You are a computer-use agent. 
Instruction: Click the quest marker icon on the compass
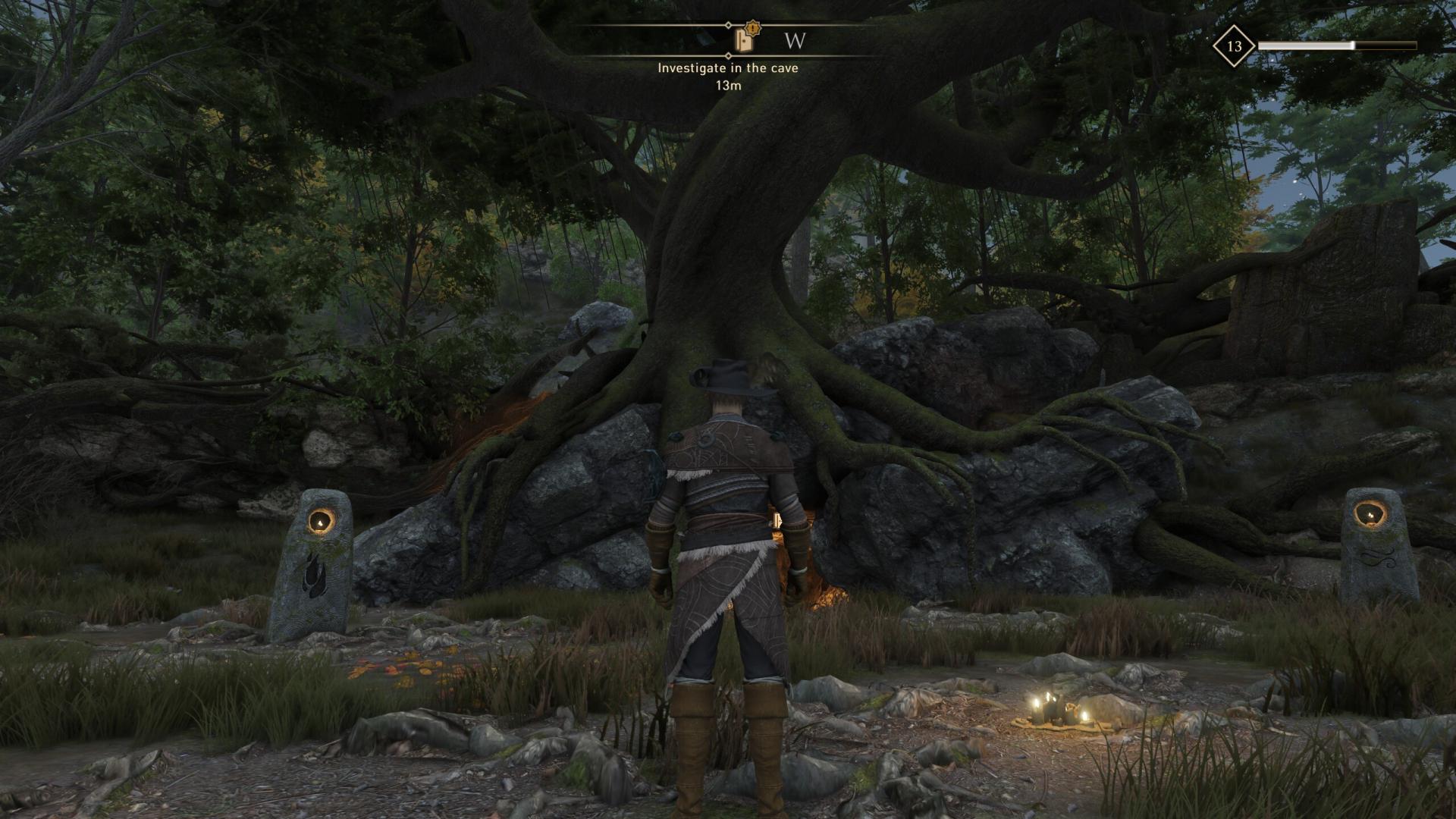[745, 39]
